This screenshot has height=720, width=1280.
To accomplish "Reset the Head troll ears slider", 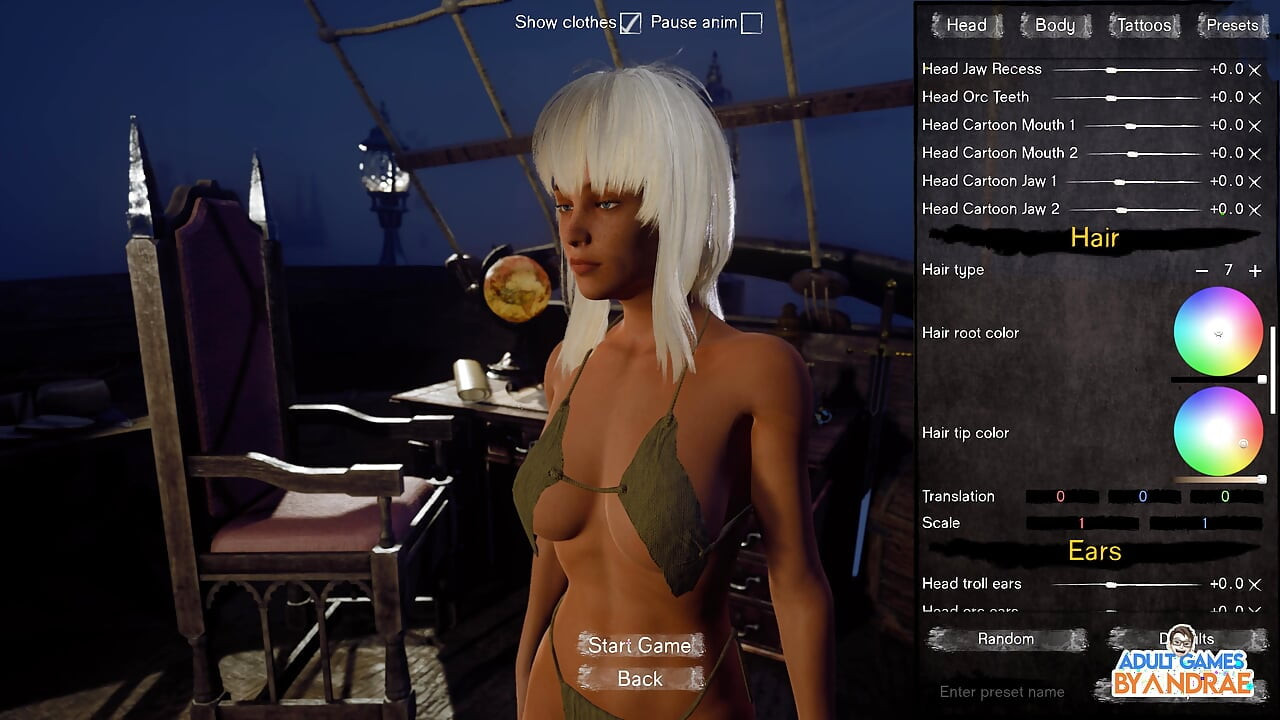I will point(1254,583).
